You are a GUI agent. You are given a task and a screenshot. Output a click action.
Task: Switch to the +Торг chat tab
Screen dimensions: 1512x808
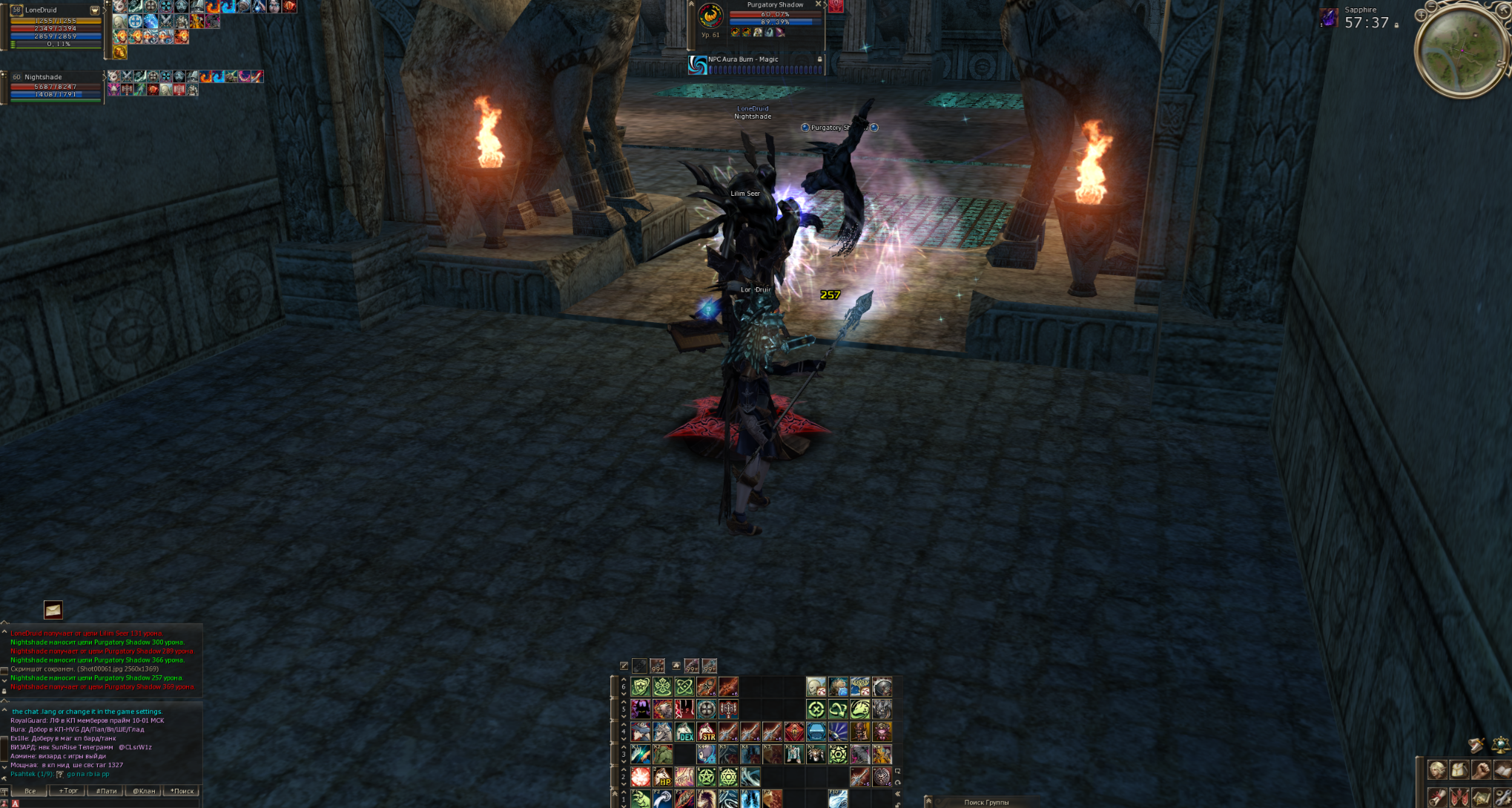[67, 791]
